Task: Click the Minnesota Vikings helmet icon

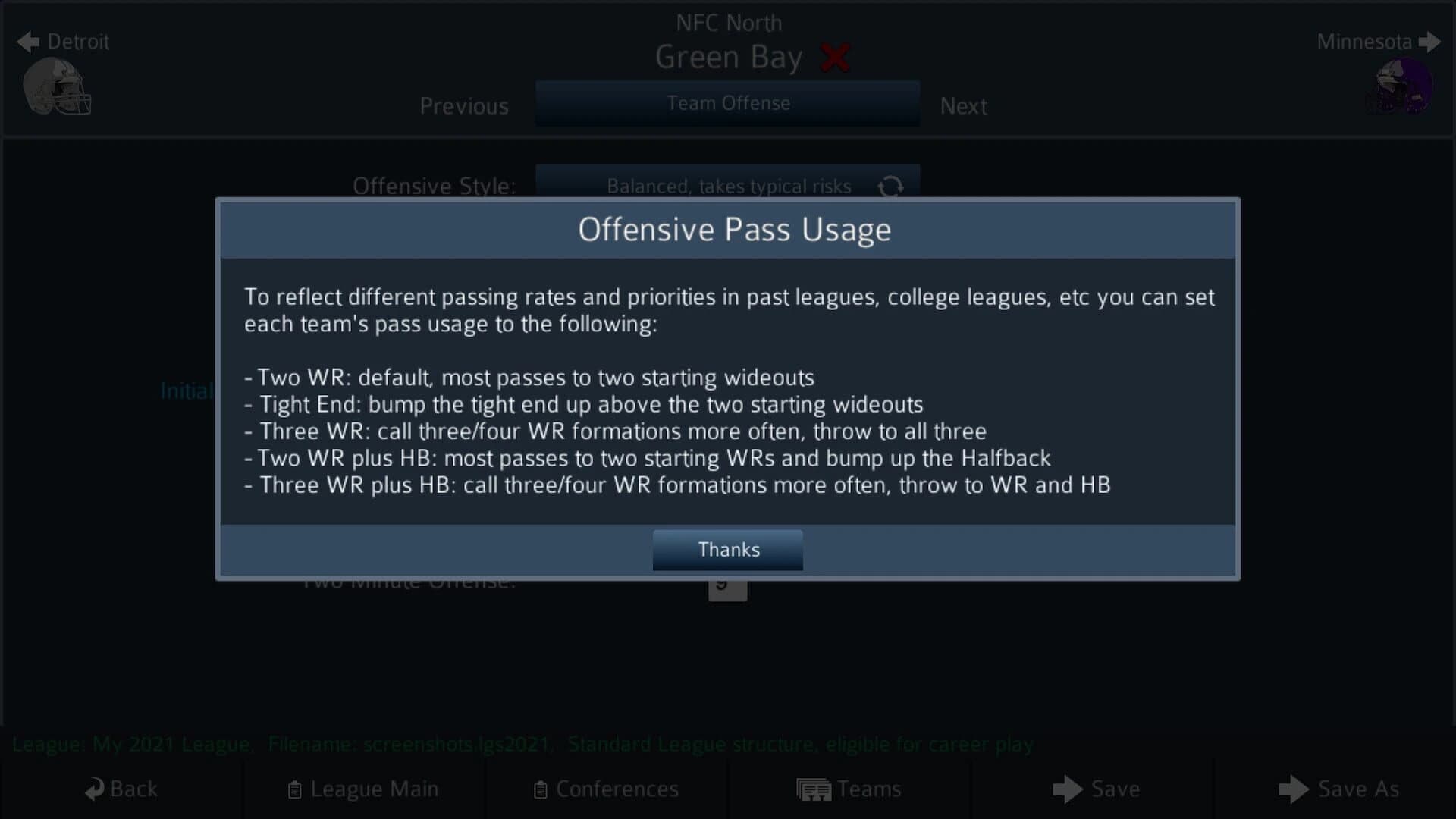Action: coord(1399,87)
